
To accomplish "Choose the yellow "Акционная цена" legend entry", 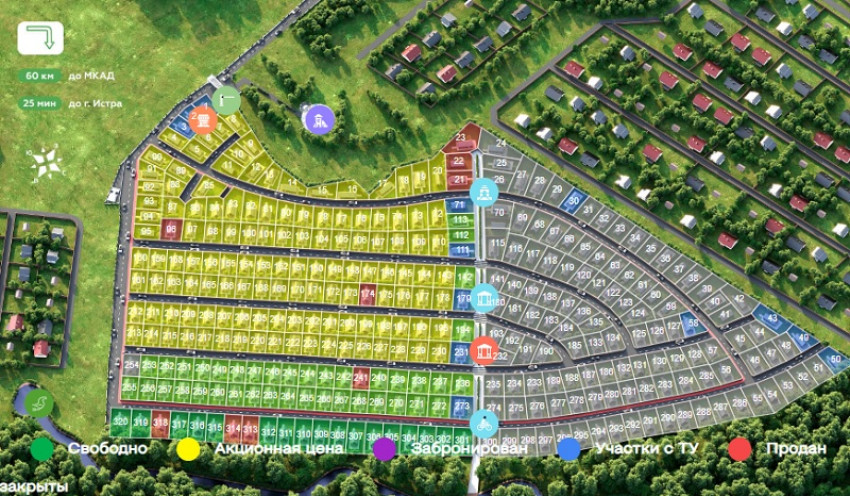I will click(186, 449).
